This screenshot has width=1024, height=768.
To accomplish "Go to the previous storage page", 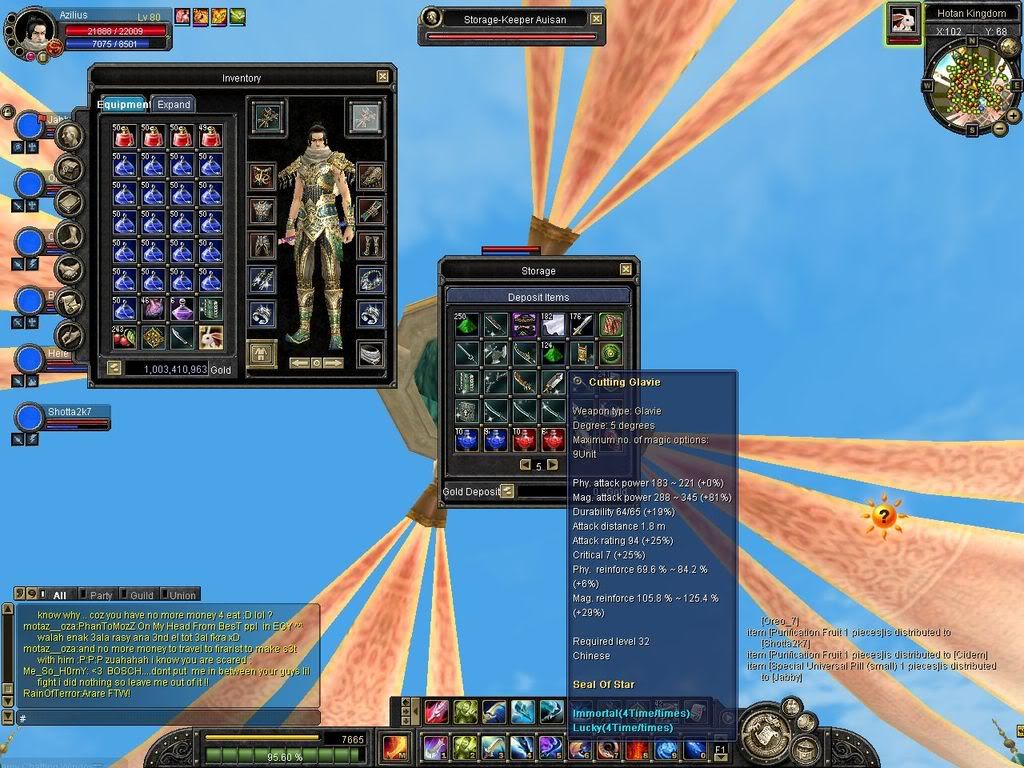I will (x=525, y=465).
